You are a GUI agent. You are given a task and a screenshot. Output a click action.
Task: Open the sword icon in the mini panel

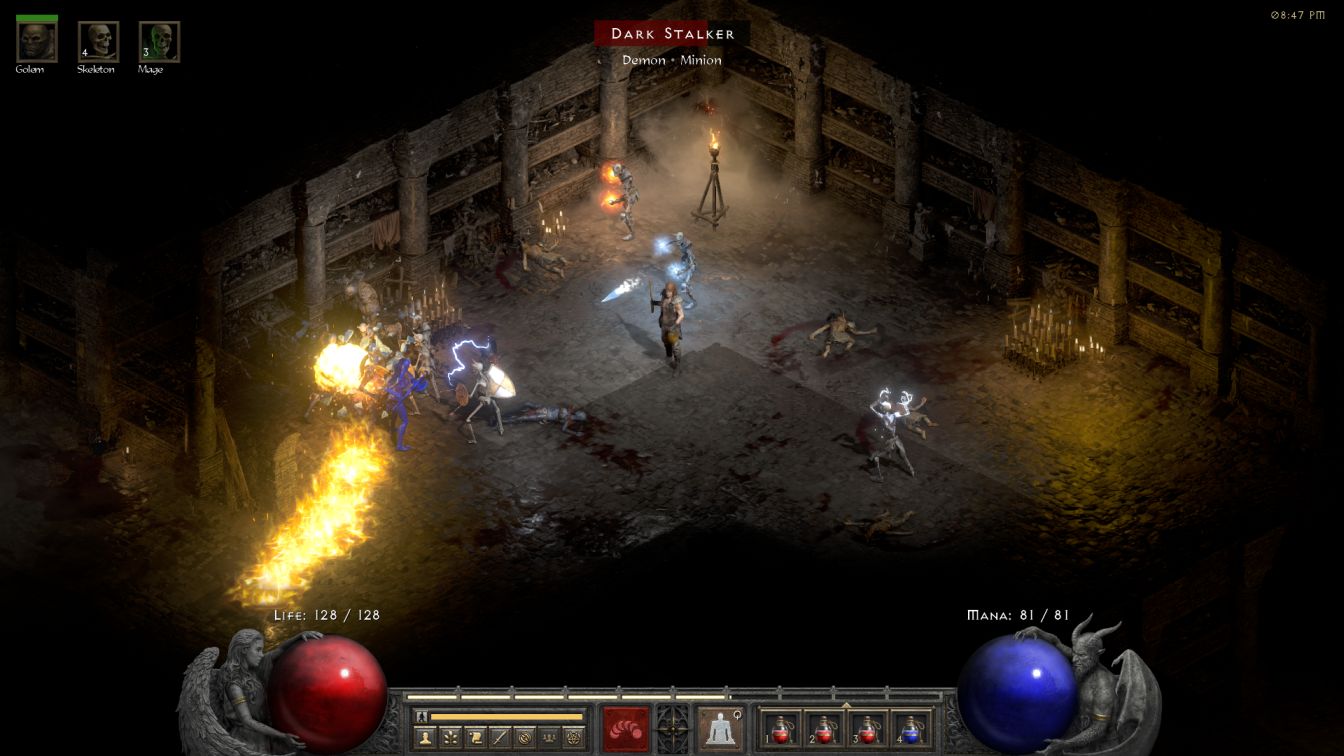[499, 738]
